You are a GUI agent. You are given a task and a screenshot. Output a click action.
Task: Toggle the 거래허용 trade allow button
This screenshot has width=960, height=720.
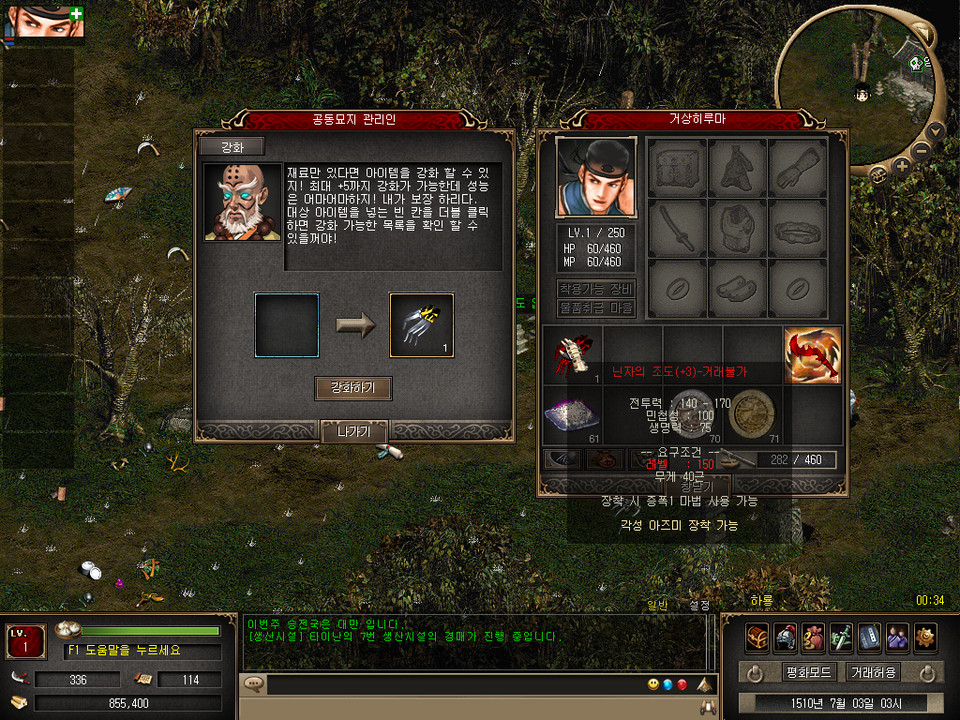(x=872, y=672)
